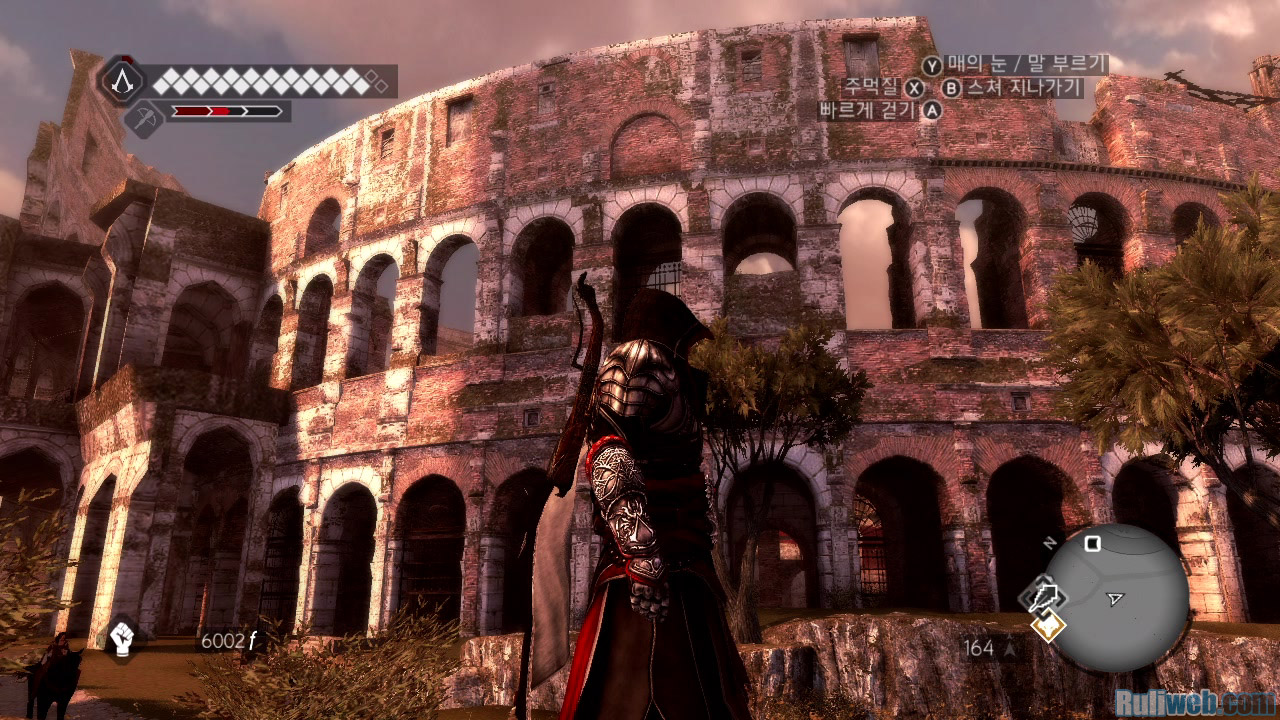Select the gold diamond marker on minimap
The width and height of the screenshot is (1280, 720).
(1049, 628)
